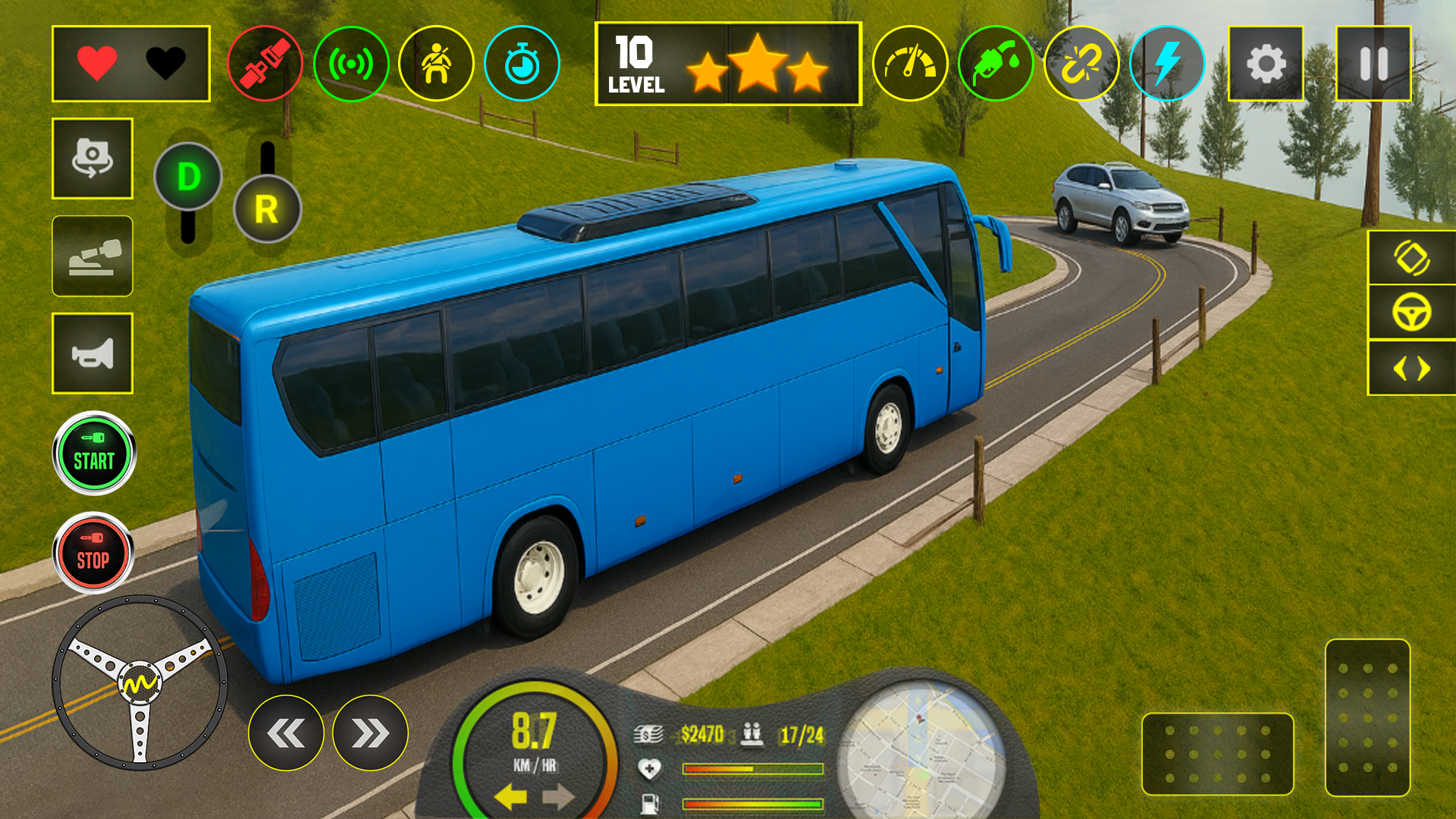Open the camera view switcher
This screenshot has width=1456, height=819.
92,159
